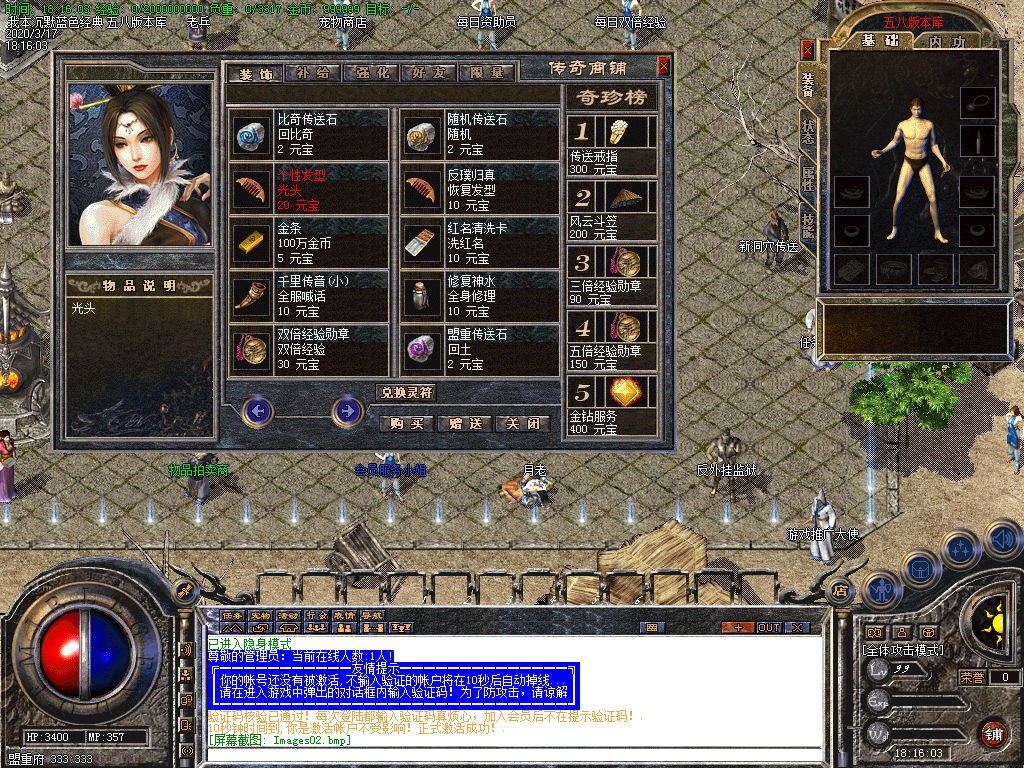Open the 技能 skills side tab
This screenshot has width=1024, height=768.
[807, 227]
